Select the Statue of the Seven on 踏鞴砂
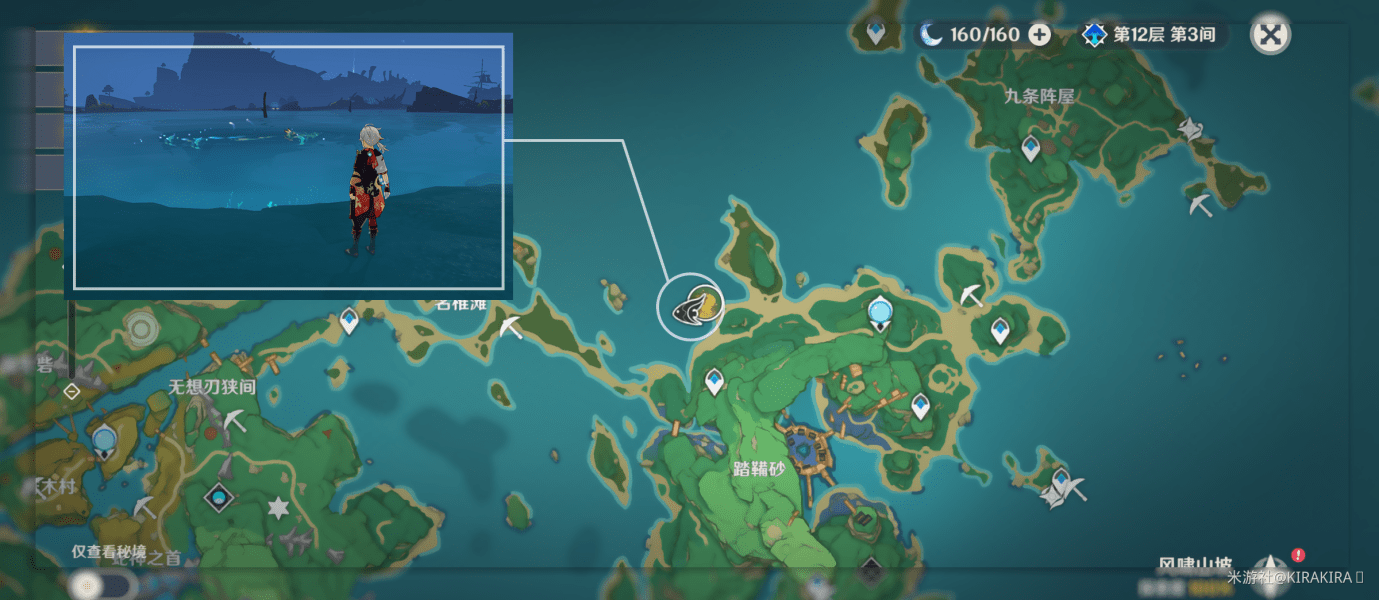1379x600 pixels. 879,313
